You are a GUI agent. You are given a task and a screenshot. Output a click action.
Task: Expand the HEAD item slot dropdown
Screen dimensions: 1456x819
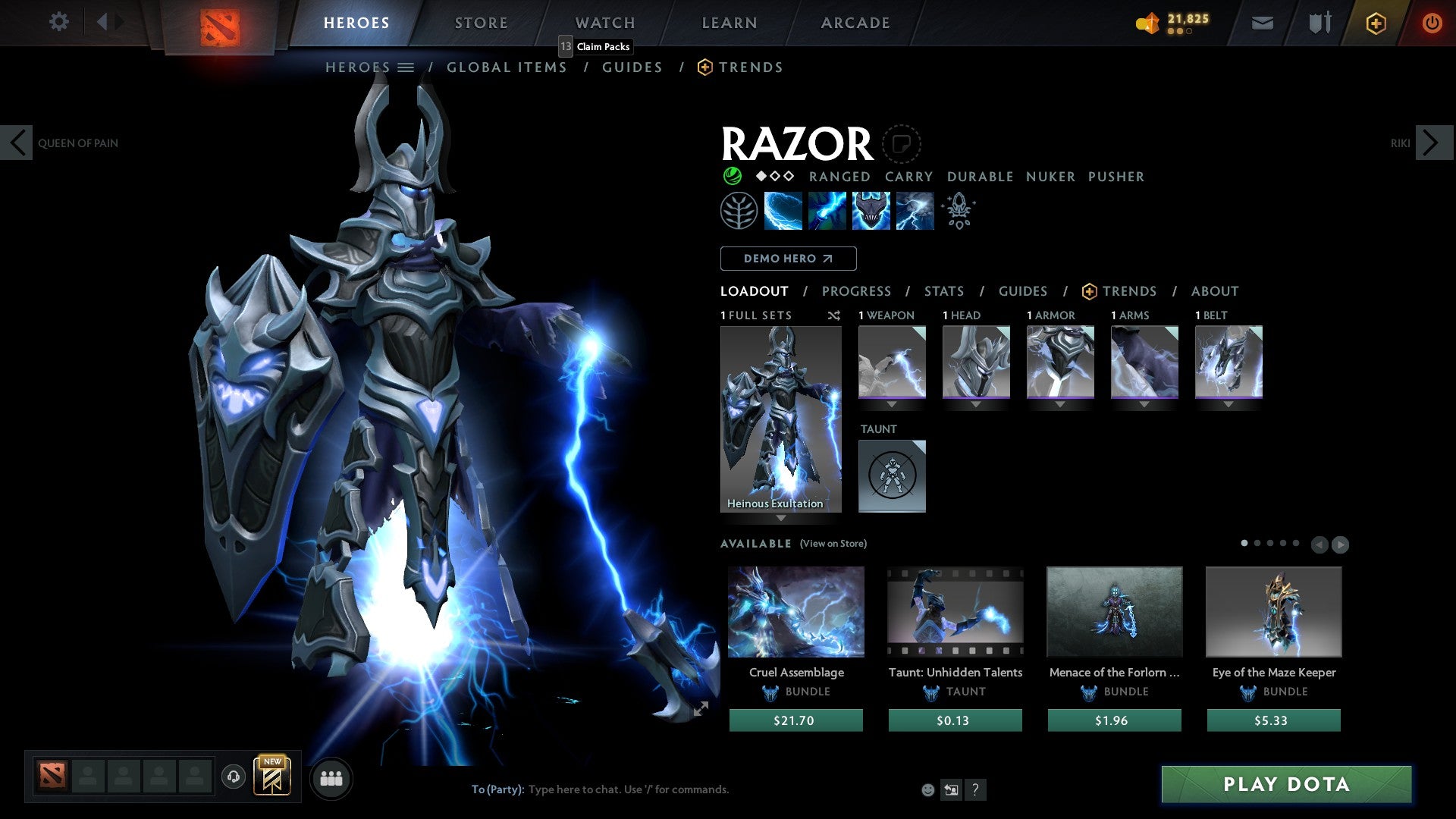[976, 404]
